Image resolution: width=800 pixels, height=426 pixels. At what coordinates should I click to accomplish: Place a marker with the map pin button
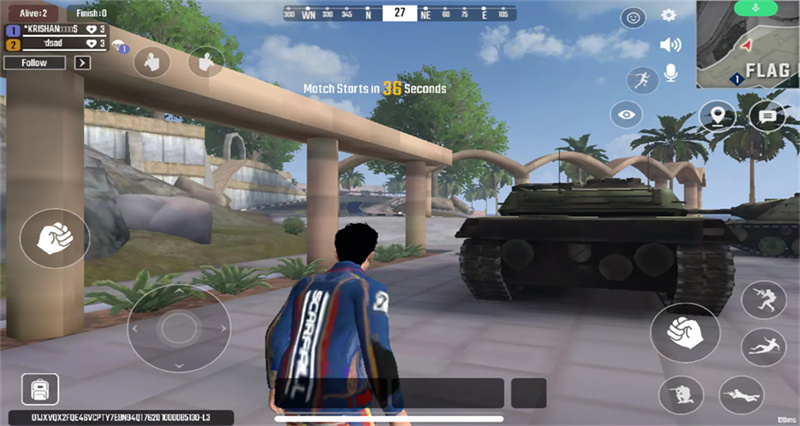[717, 116]
